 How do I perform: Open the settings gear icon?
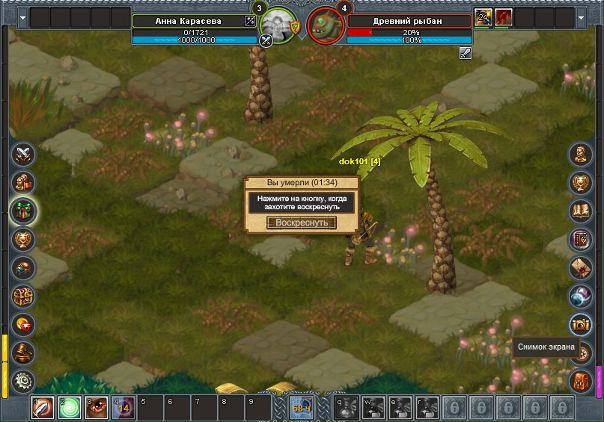coord(23,381)
